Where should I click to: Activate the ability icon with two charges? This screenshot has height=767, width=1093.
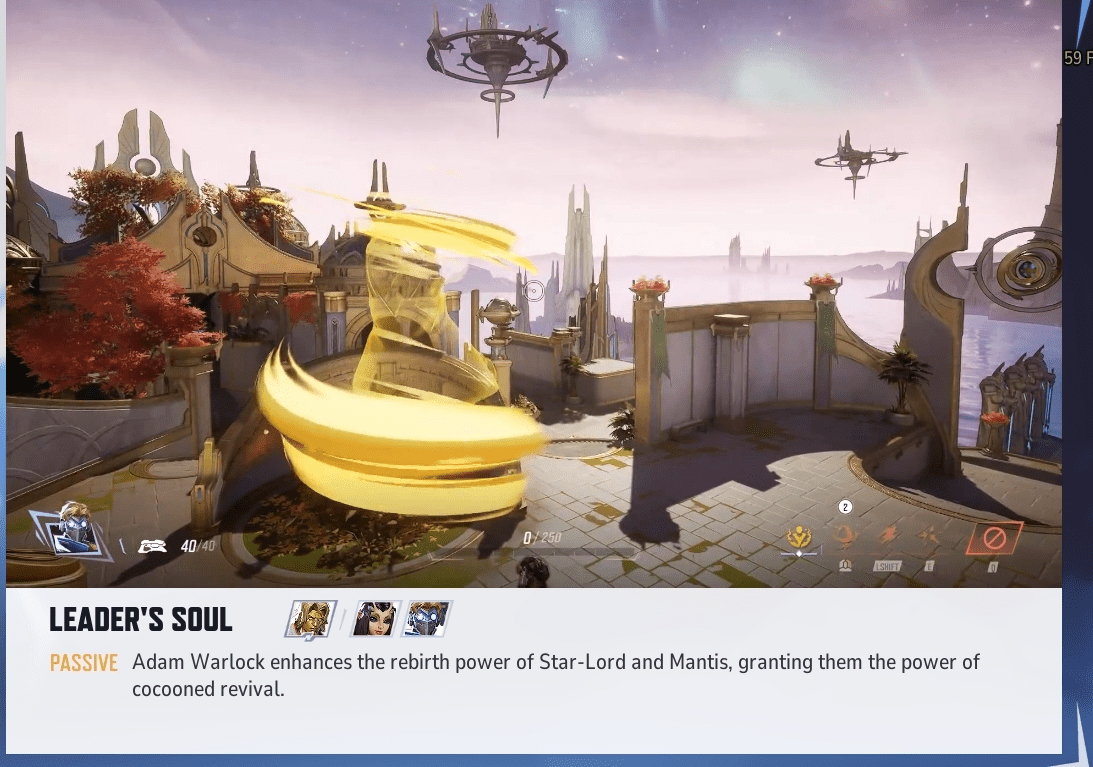[x=844, y=538]
